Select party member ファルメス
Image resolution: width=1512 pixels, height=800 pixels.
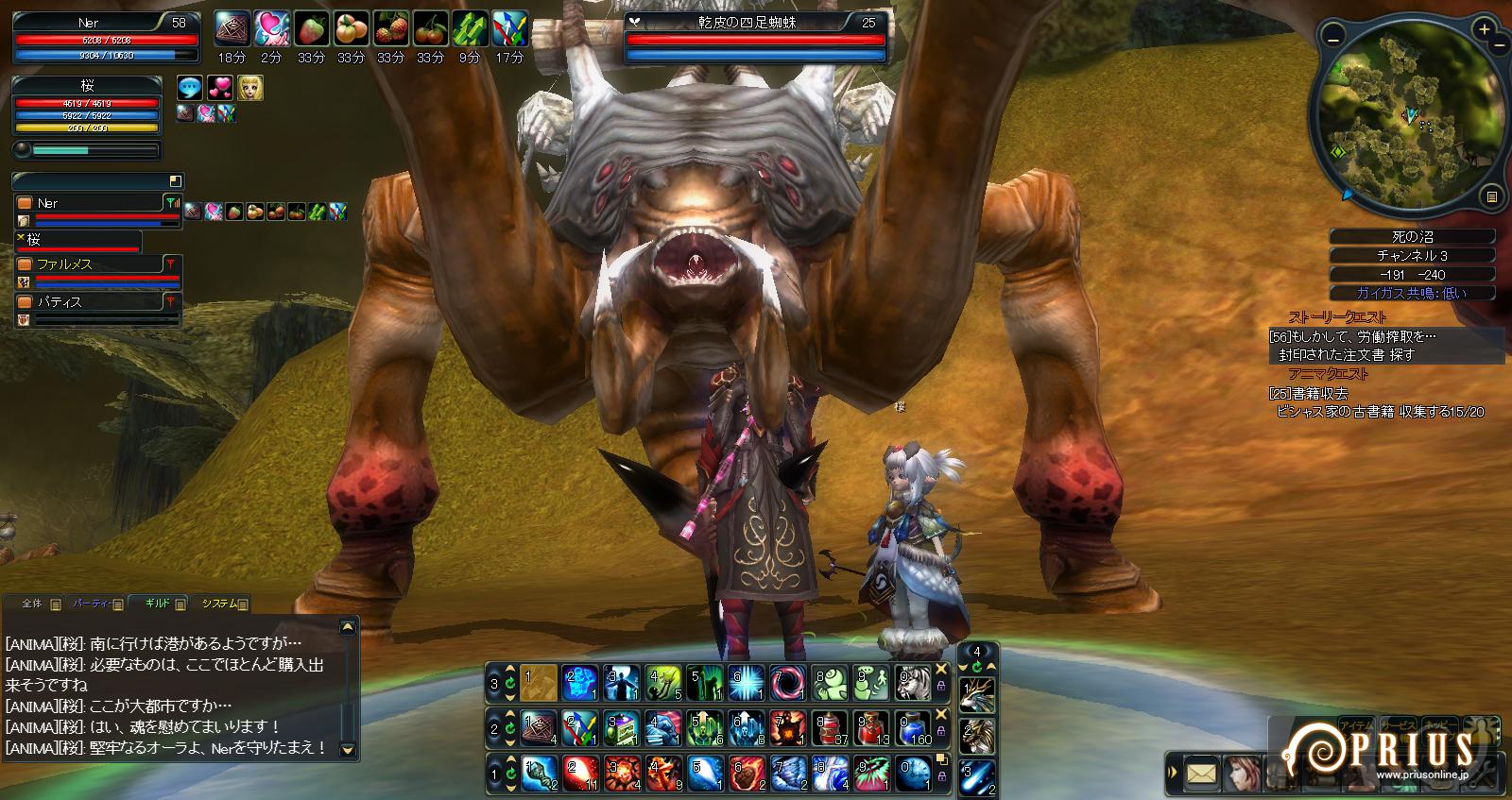(x=93, y=264)
